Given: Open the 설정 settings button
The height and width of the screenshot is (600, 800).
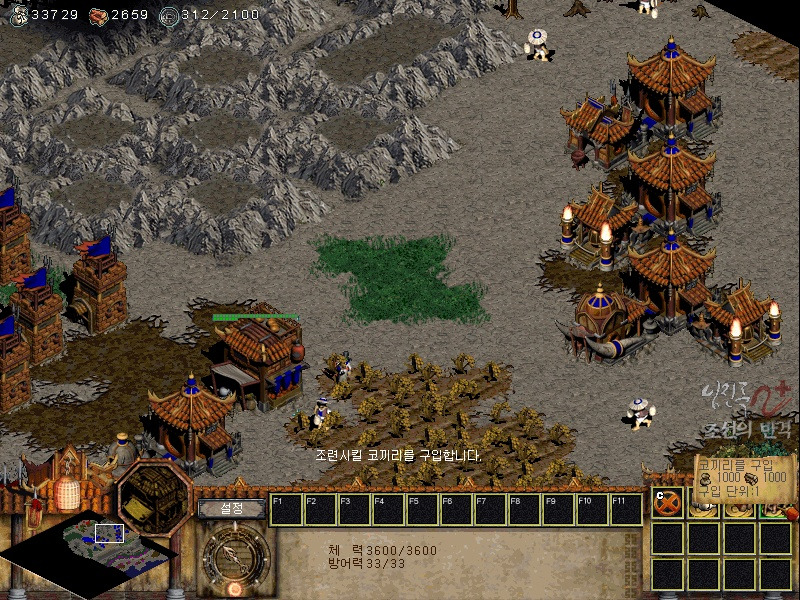Looking at the screenshot, I should 232,508.
